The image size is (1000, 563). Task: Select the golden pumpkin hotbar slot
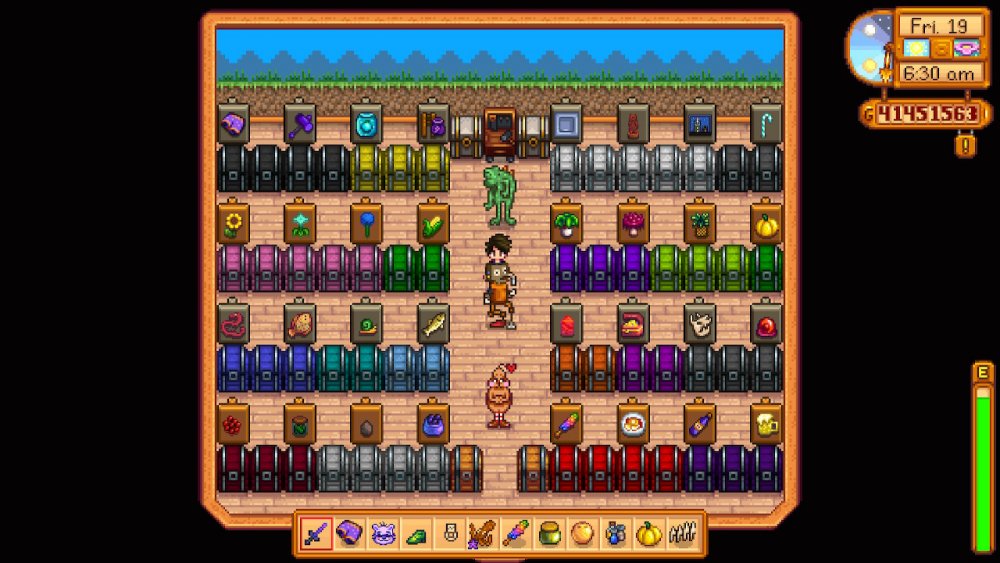tap(648, 534)
